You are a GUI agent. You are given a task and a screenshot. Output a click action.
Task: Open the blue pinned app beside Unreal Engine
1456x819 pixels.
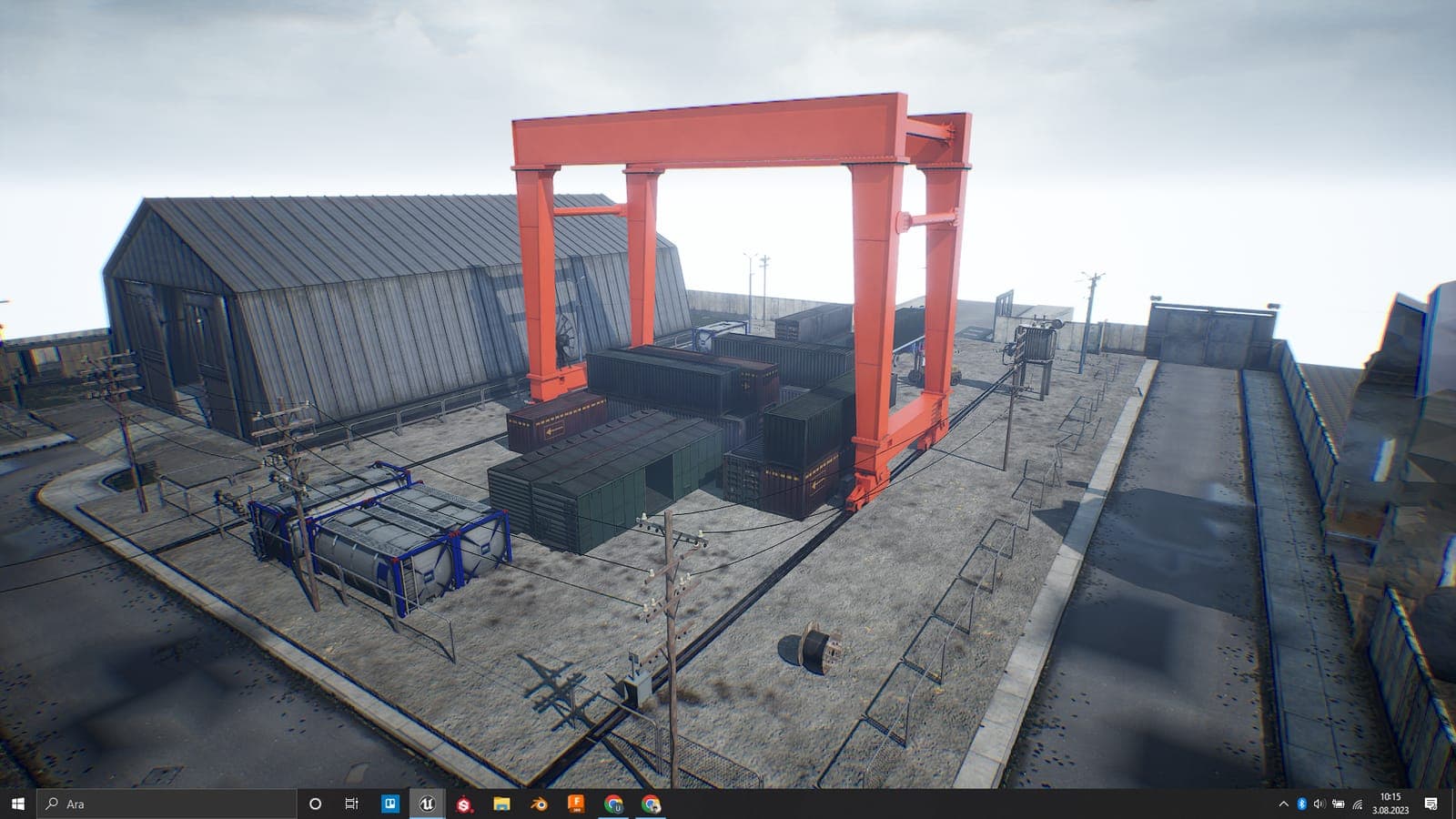[389, 804]
